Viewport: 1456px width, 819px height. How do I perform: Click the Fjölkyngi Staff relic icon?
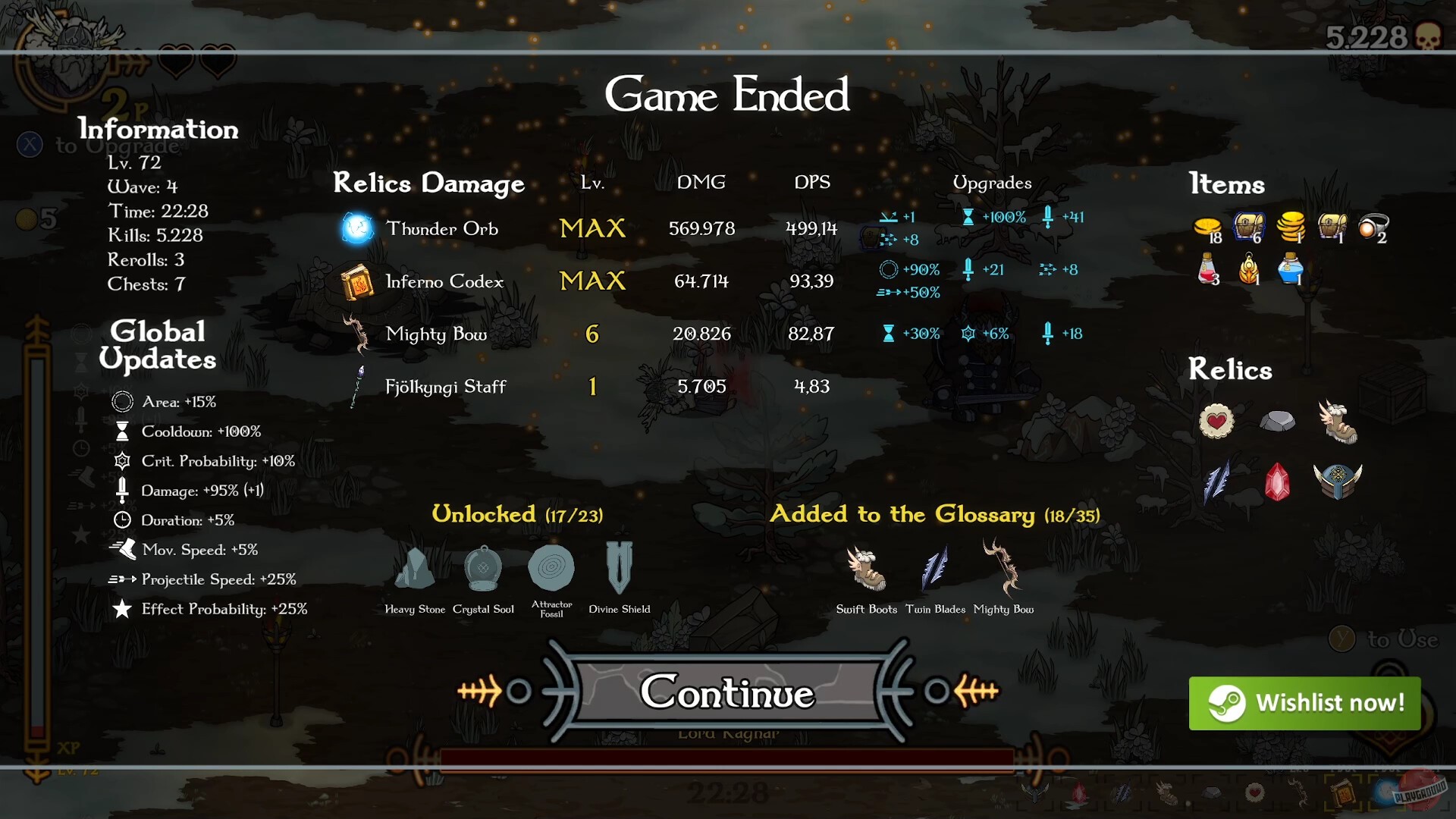pos(356,386)
